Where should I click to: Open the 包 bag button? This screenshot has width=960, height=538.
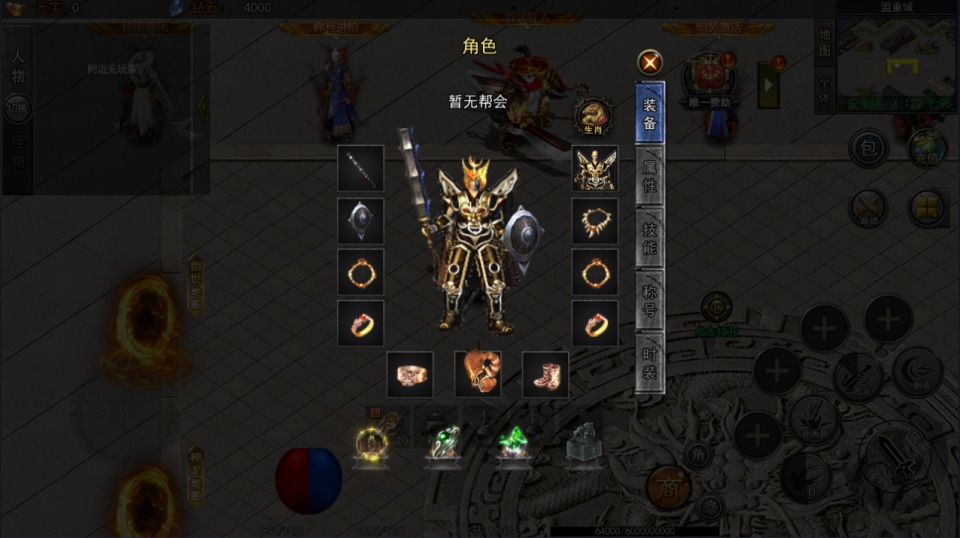(868, 148)
